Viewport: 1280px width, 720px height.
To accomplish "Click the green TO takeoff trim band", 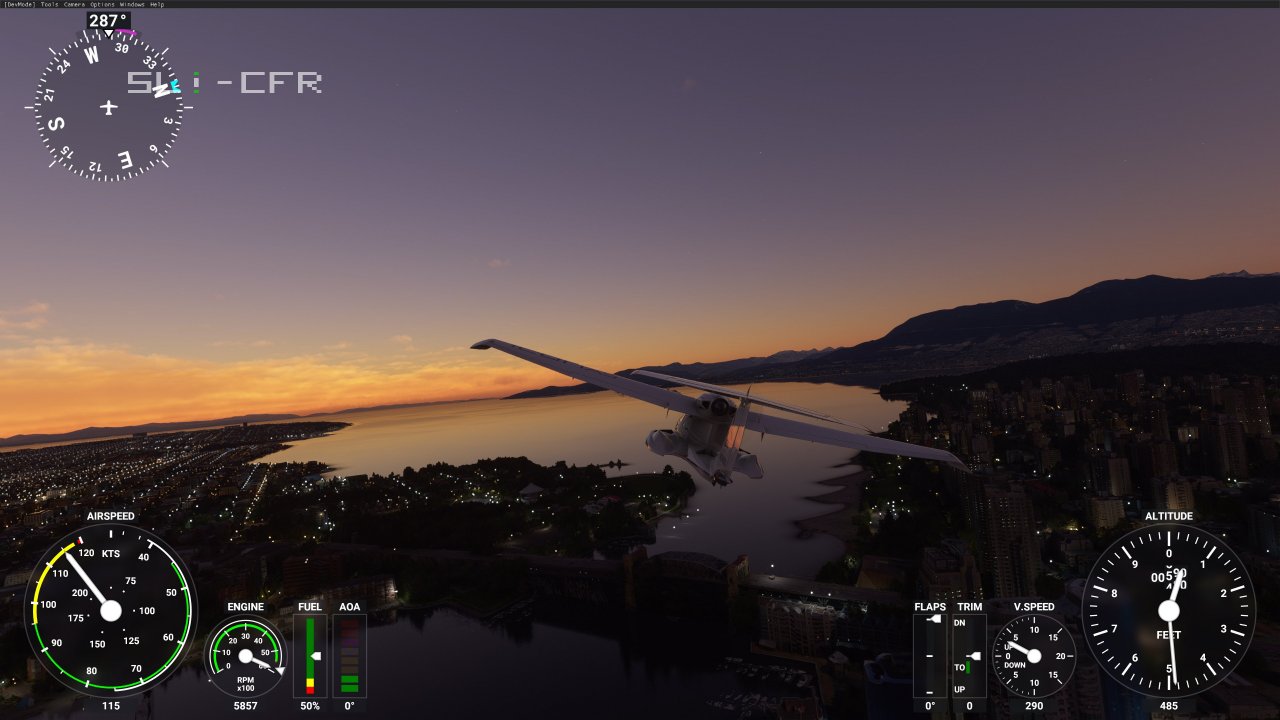I will (968, 668).
